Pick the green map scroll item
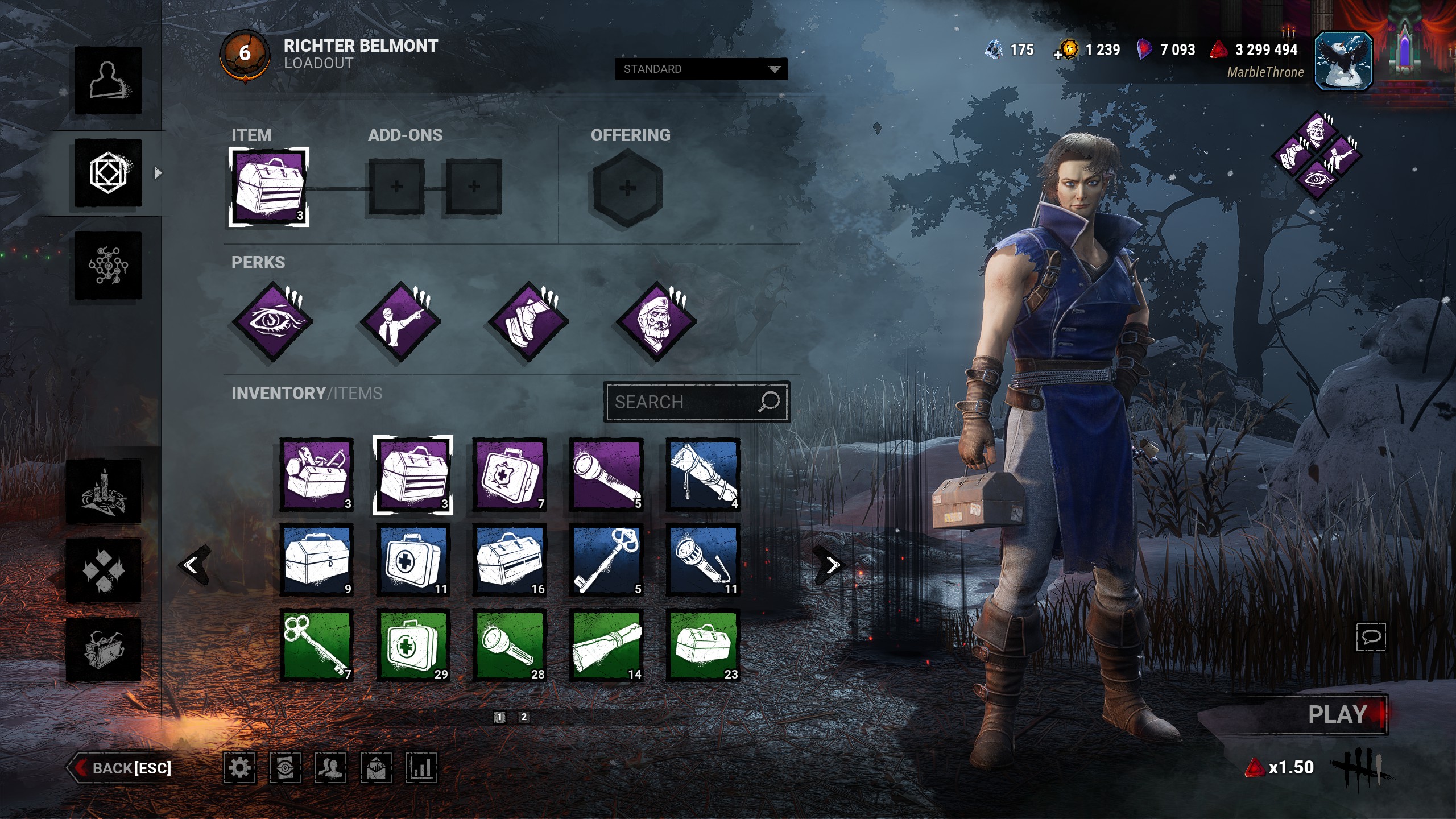Screen dimensions: 1456x819 (606, 646)
